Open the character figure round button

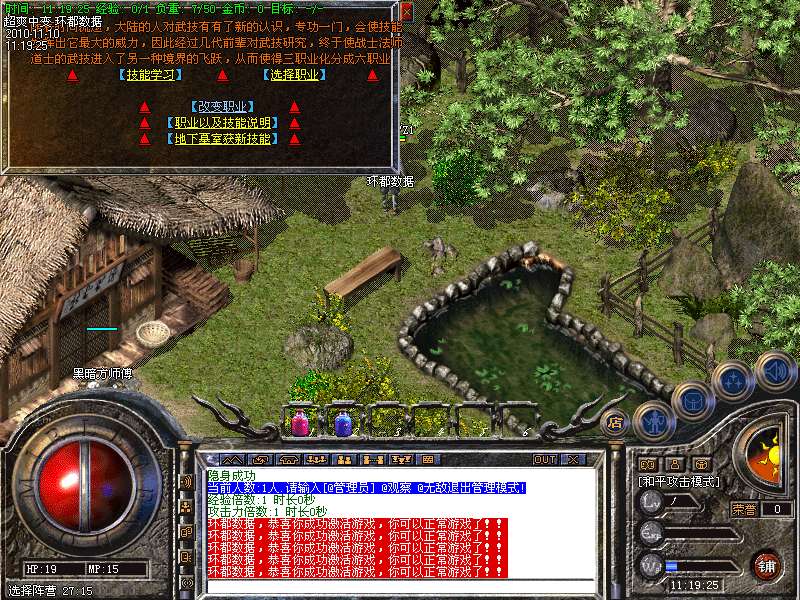click(x=653, y=419)
